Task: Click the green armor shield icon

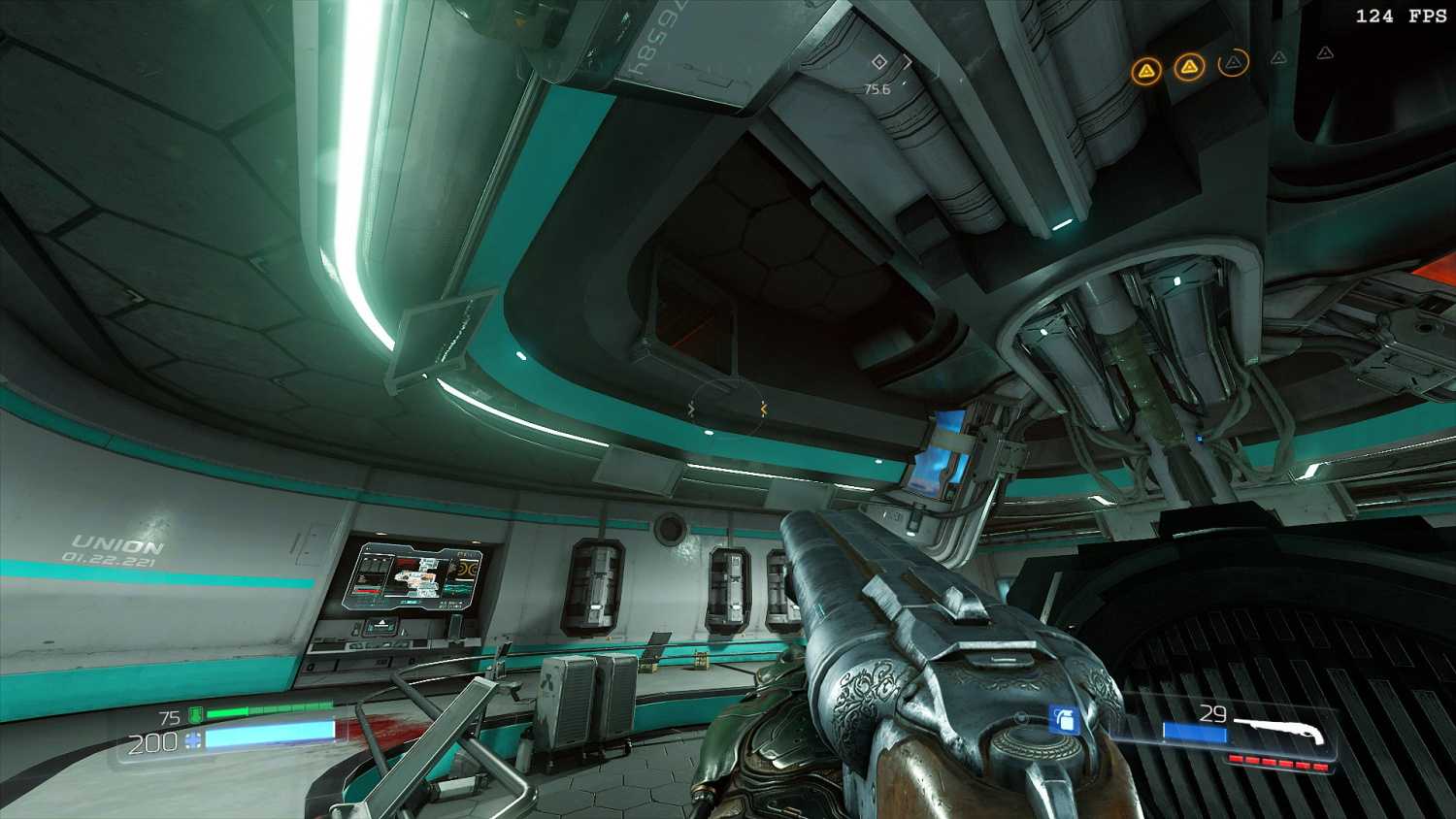Action: click(x=195, y=716)
